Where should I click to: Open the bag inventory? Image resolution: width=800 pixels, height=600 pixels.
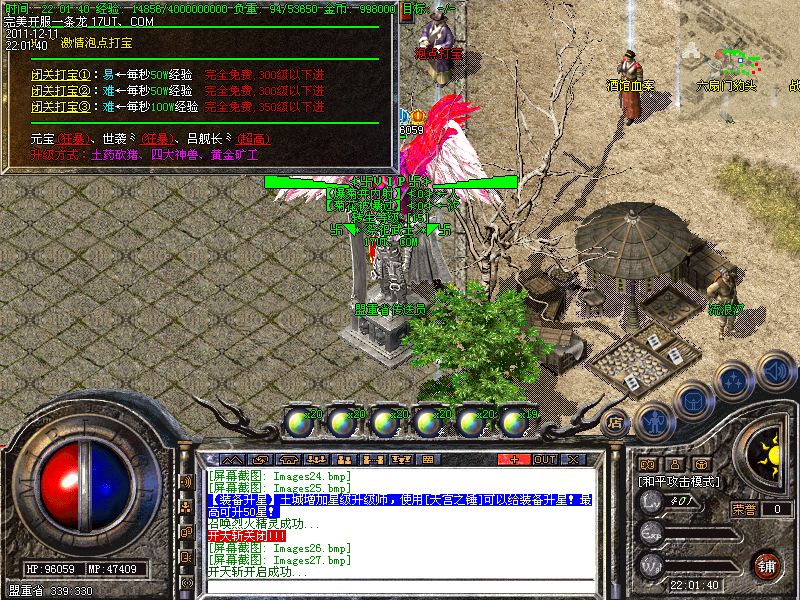tap(692, 401)
